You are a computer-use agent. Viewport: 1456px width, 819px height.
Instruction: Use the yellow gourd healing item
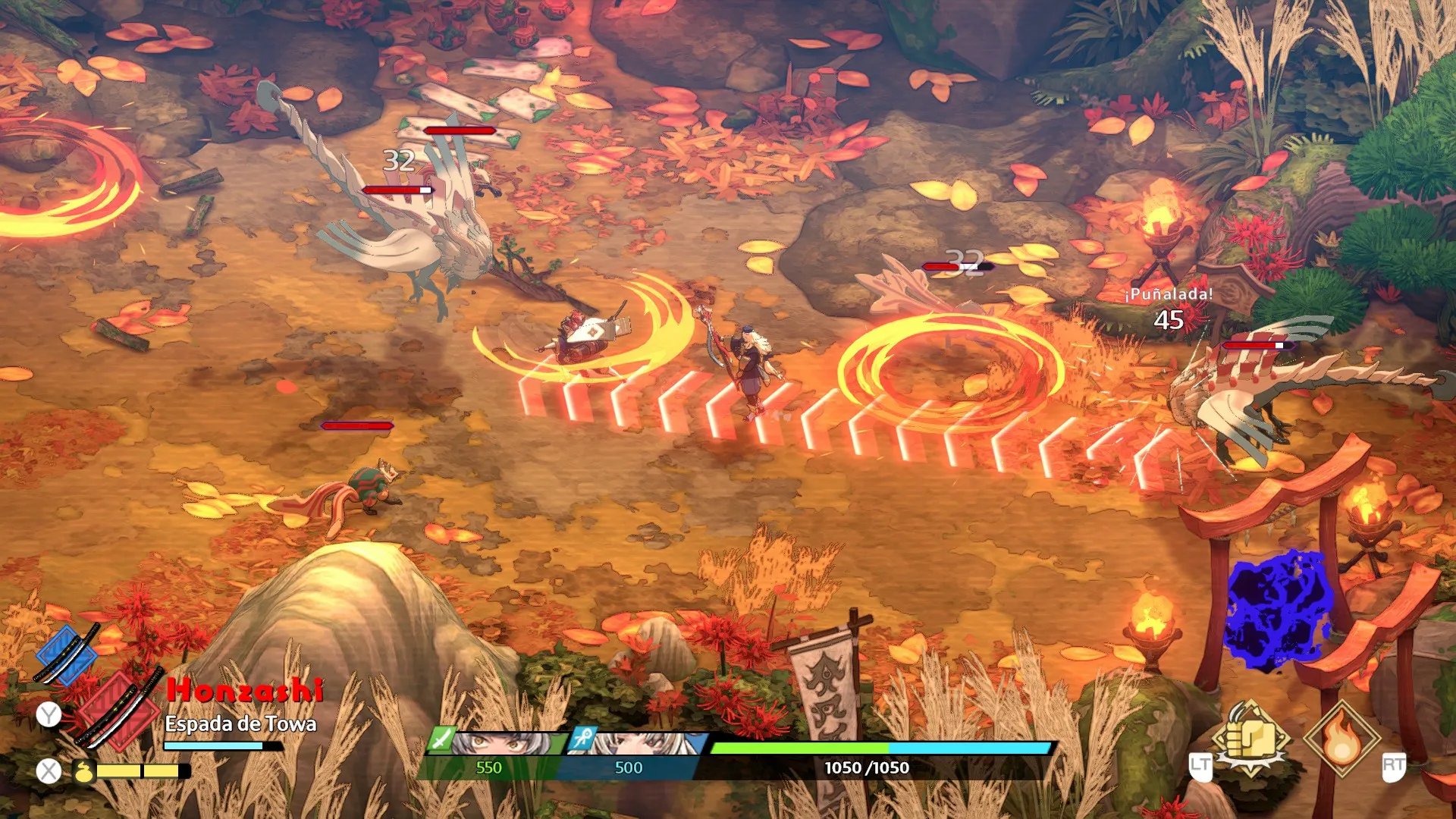pos(83,772)
